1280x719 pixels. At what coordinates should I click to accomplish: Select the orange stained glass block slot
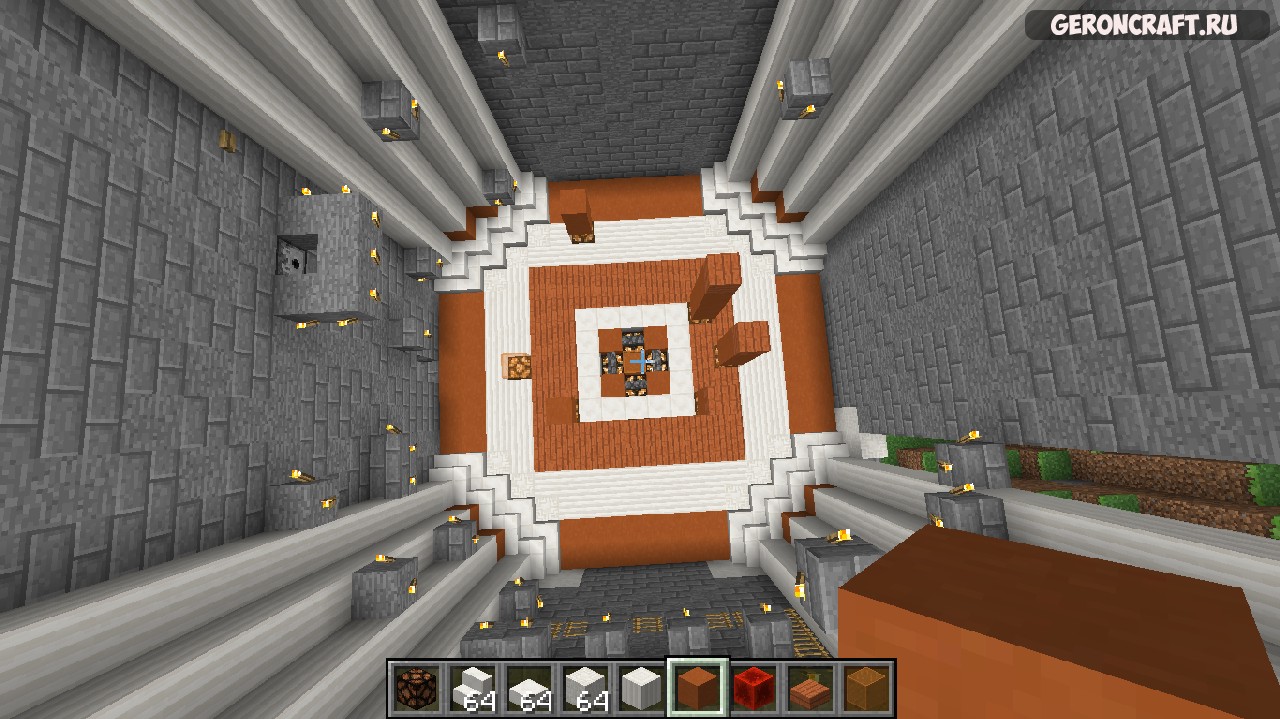tap(867, 688)
